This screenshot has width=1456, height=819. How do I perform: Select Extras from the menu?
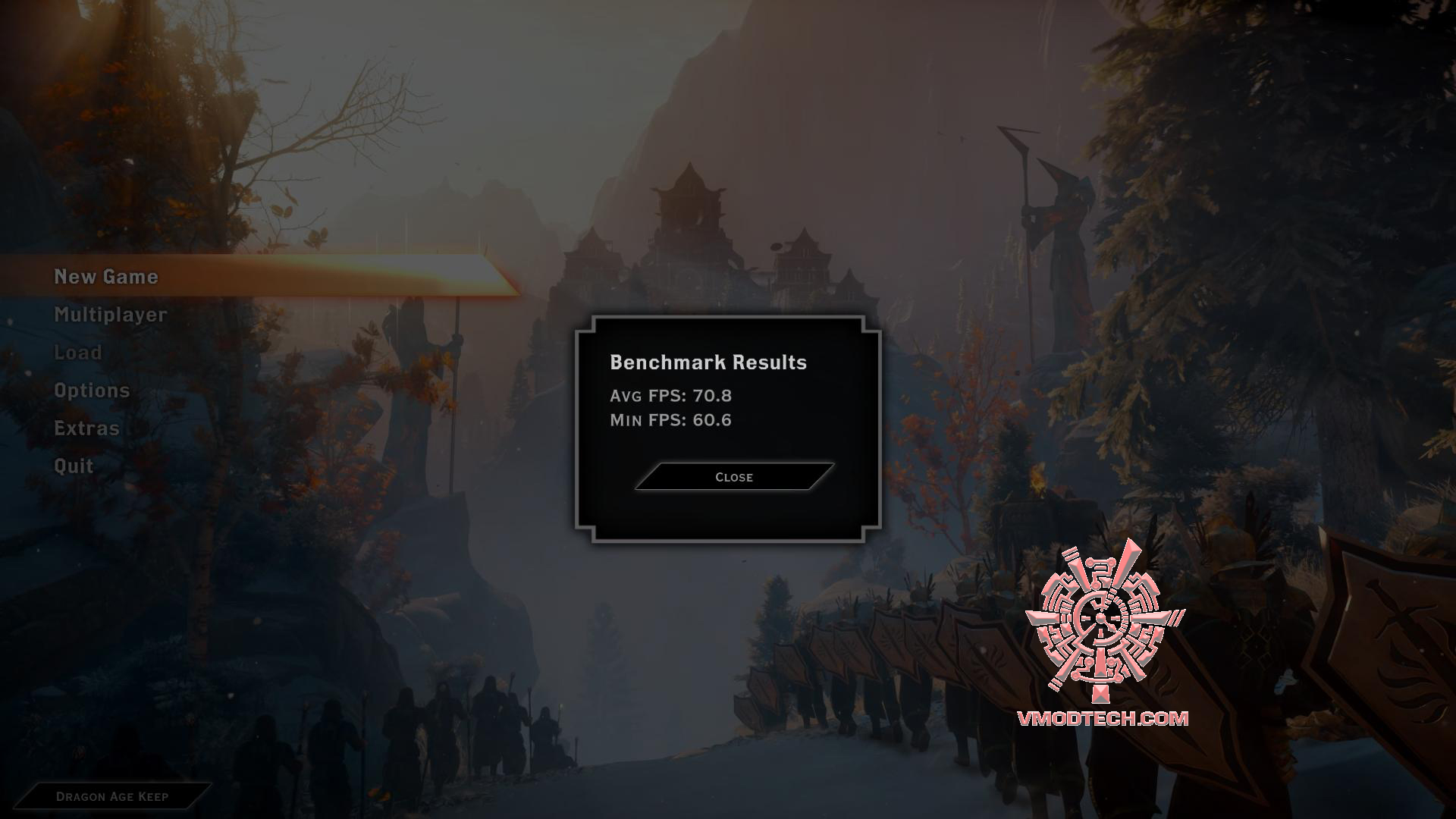pos(86,428)
